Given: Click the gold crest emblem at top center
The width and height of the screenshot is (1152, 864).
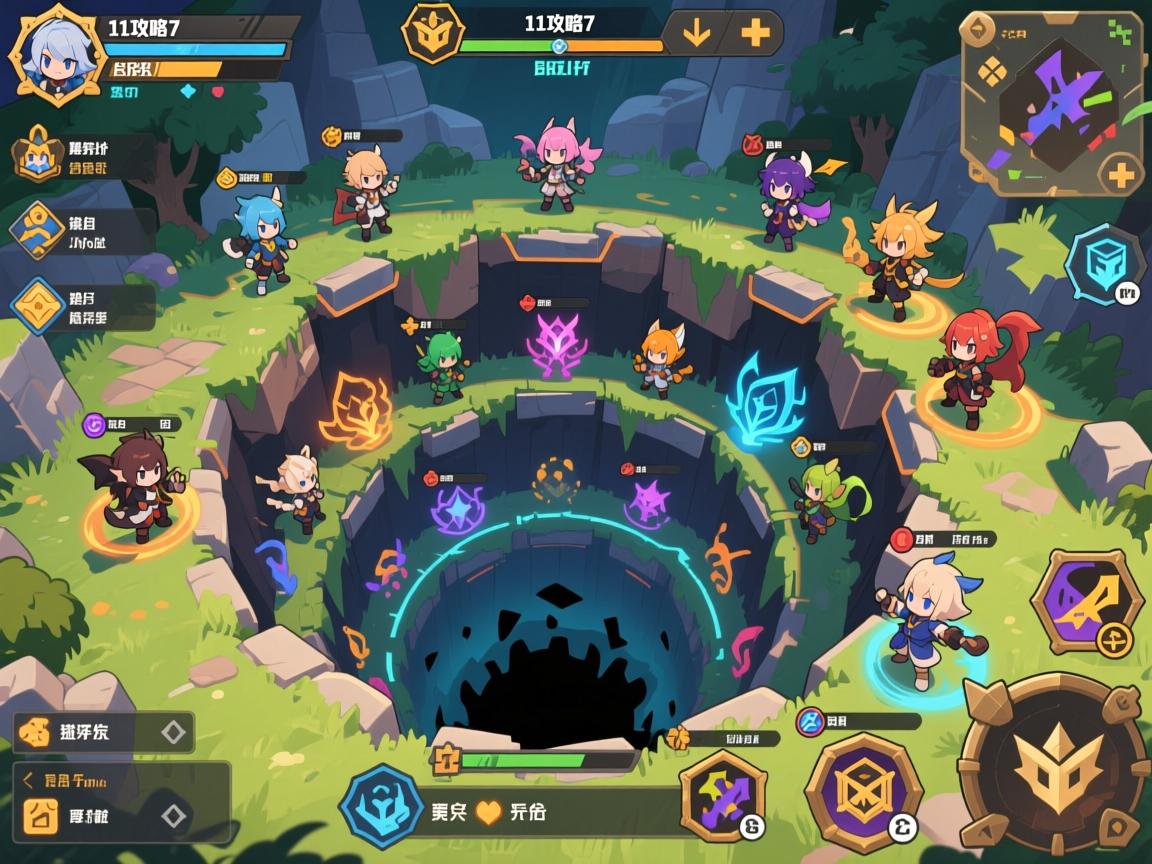Looking at the screenshot, I should click(433, 32).
